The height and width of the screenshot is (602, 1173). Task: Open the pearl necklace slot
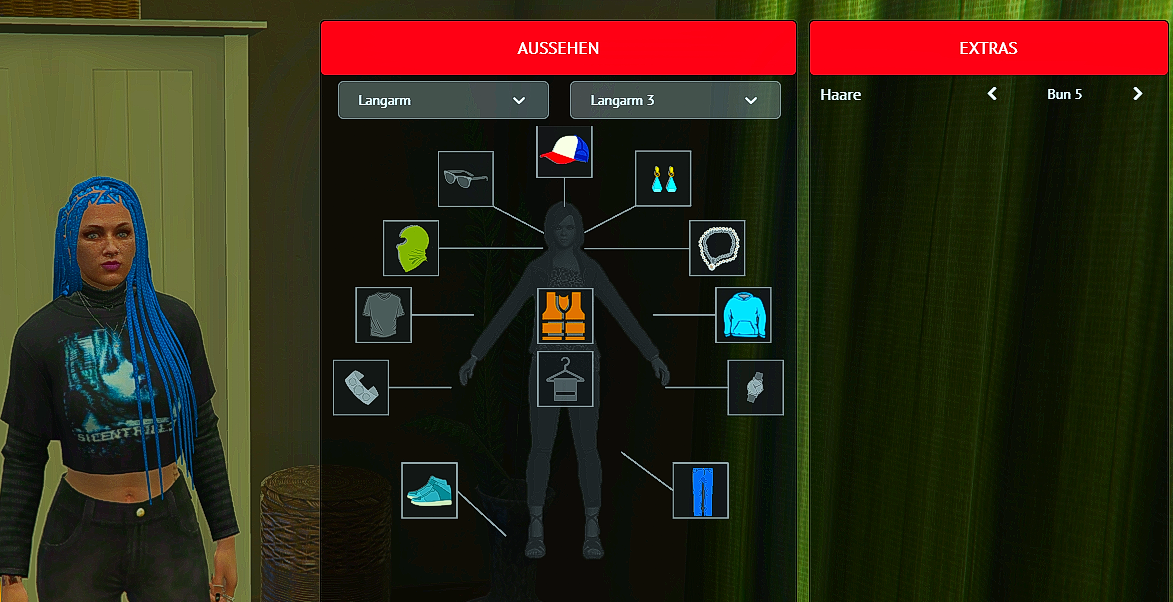[717, 248]
